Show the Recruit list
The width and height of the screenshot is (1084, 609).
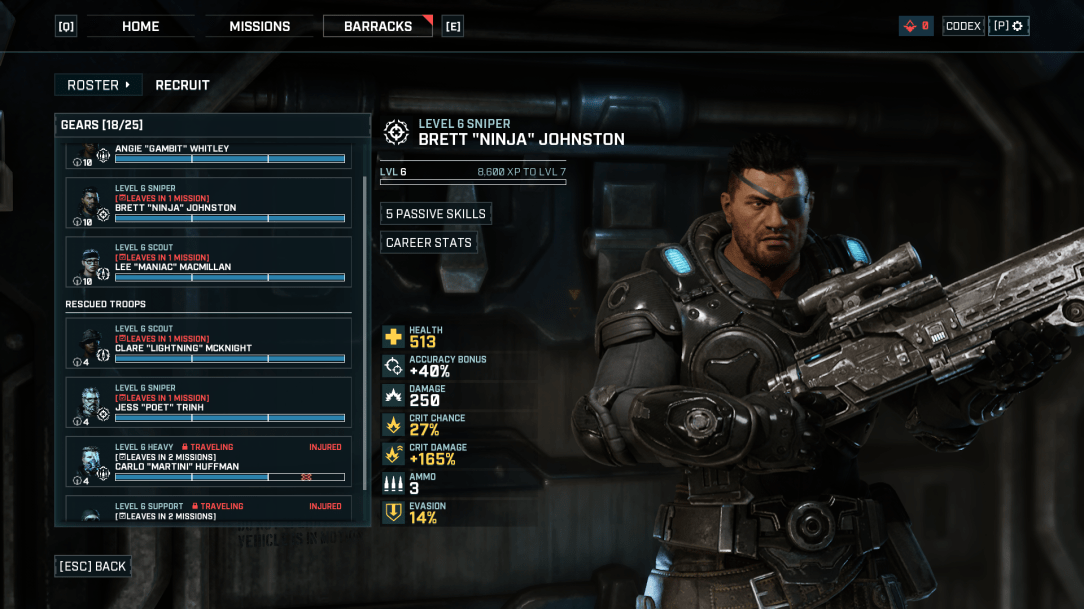click(182, 85)
